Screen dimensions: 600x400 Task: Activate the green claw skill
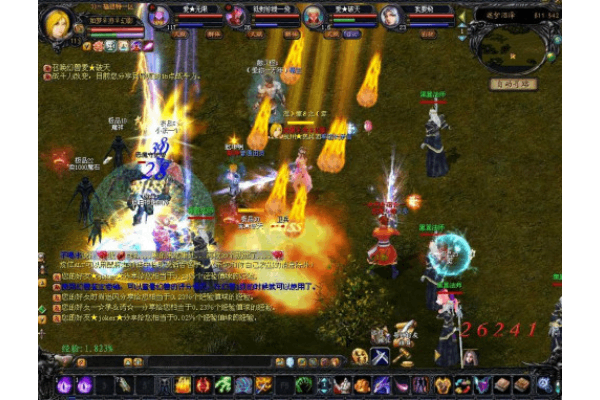(225, 385)
